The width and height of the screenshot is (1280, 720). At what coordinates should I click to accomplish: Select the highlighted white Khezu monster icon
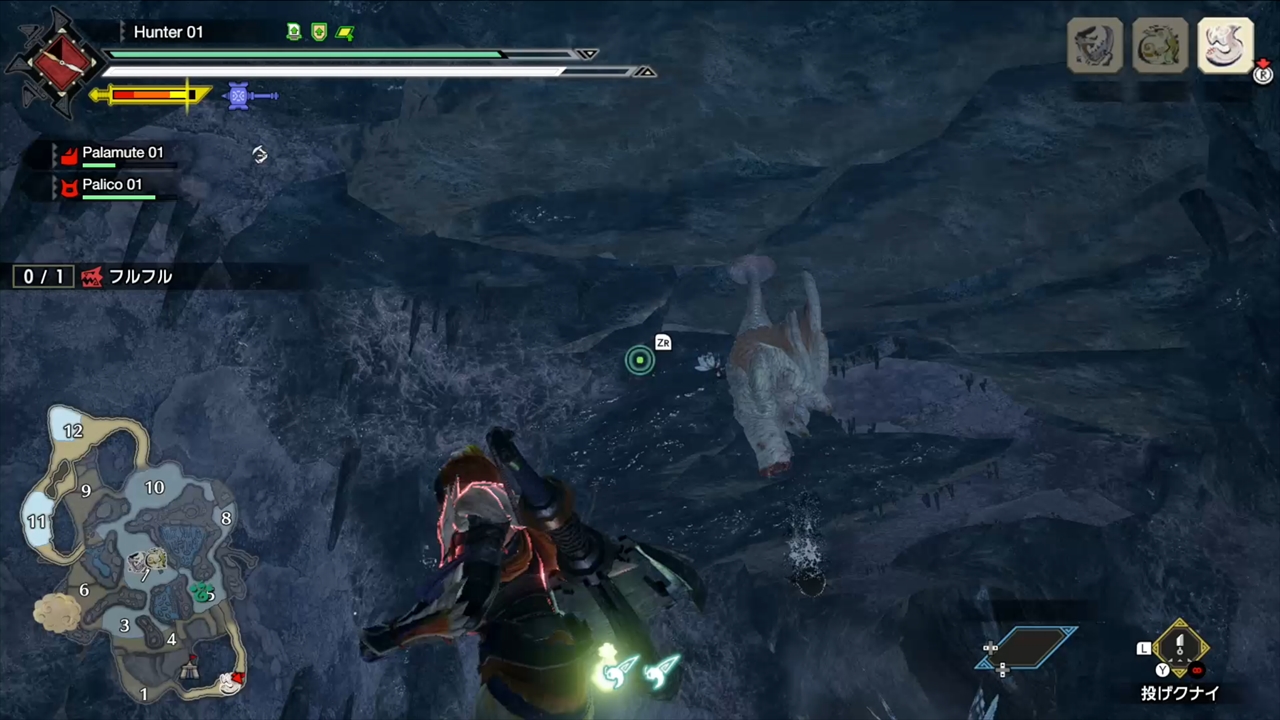tap(1225, 45)
